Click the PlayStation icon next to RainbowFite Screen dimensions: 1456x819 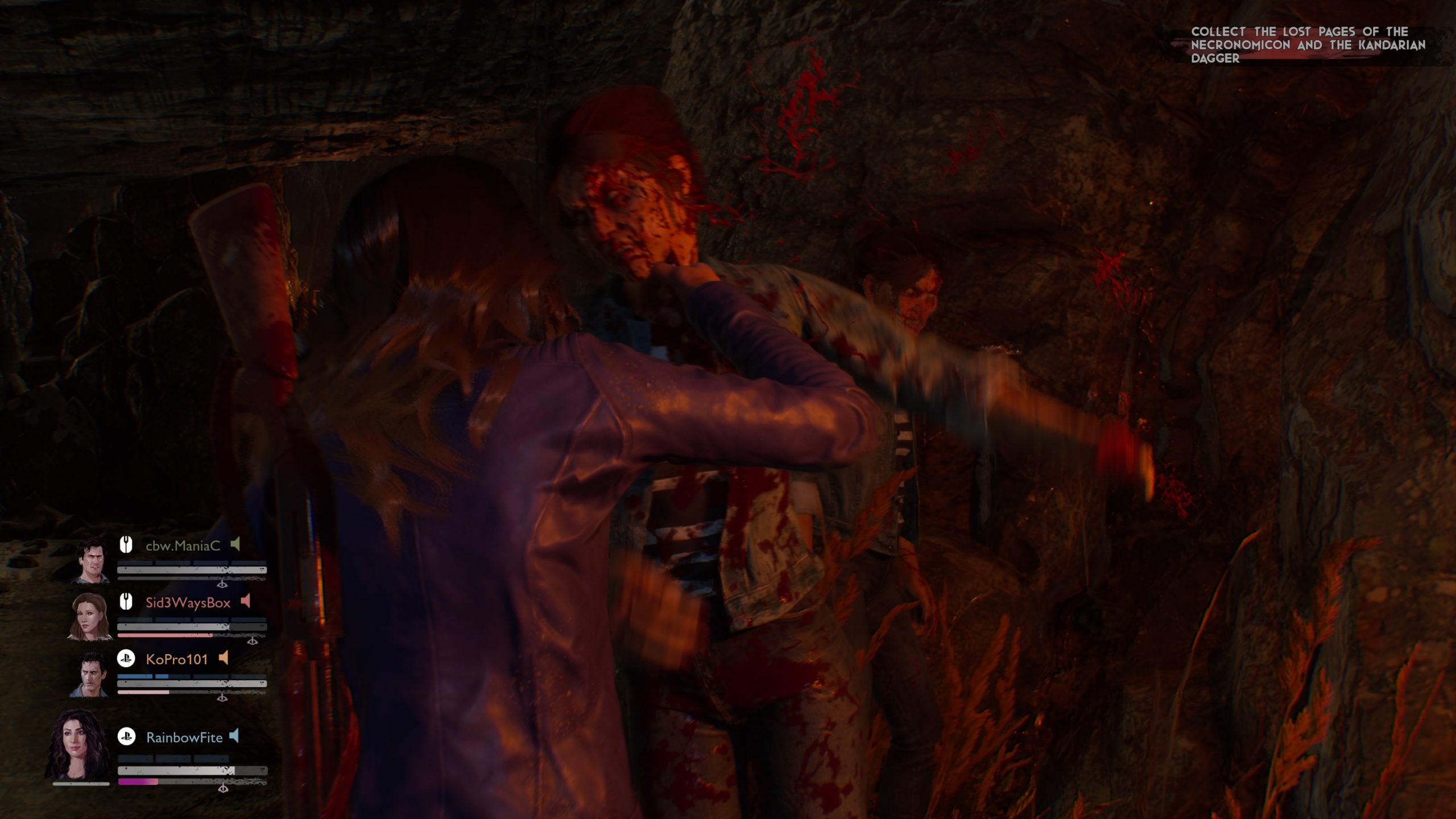pyautogui.click(x=127, y=737)
